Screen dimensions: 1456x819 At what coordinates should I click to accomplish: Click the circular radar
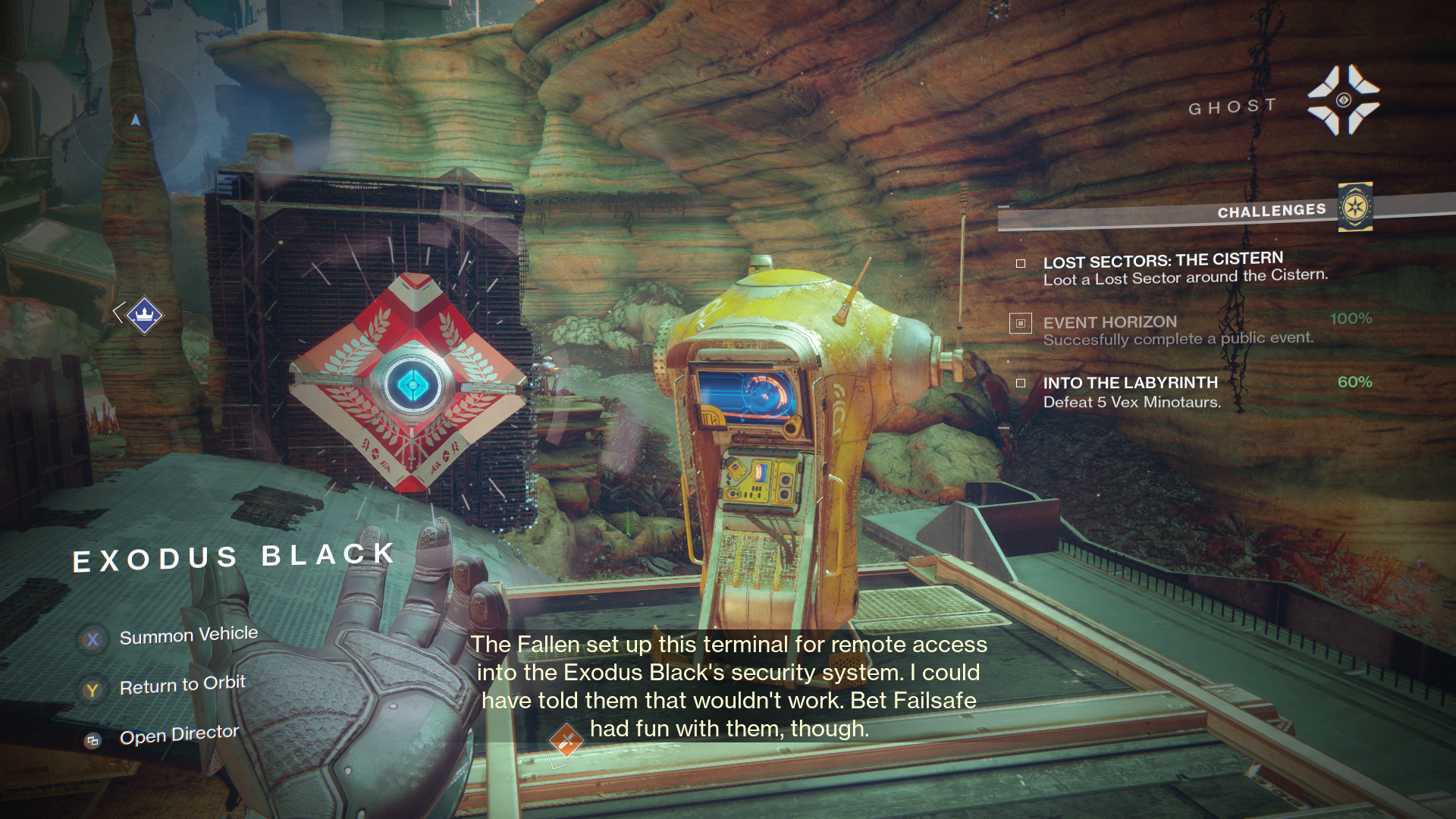pyautogui.click(x=136, y=120)
